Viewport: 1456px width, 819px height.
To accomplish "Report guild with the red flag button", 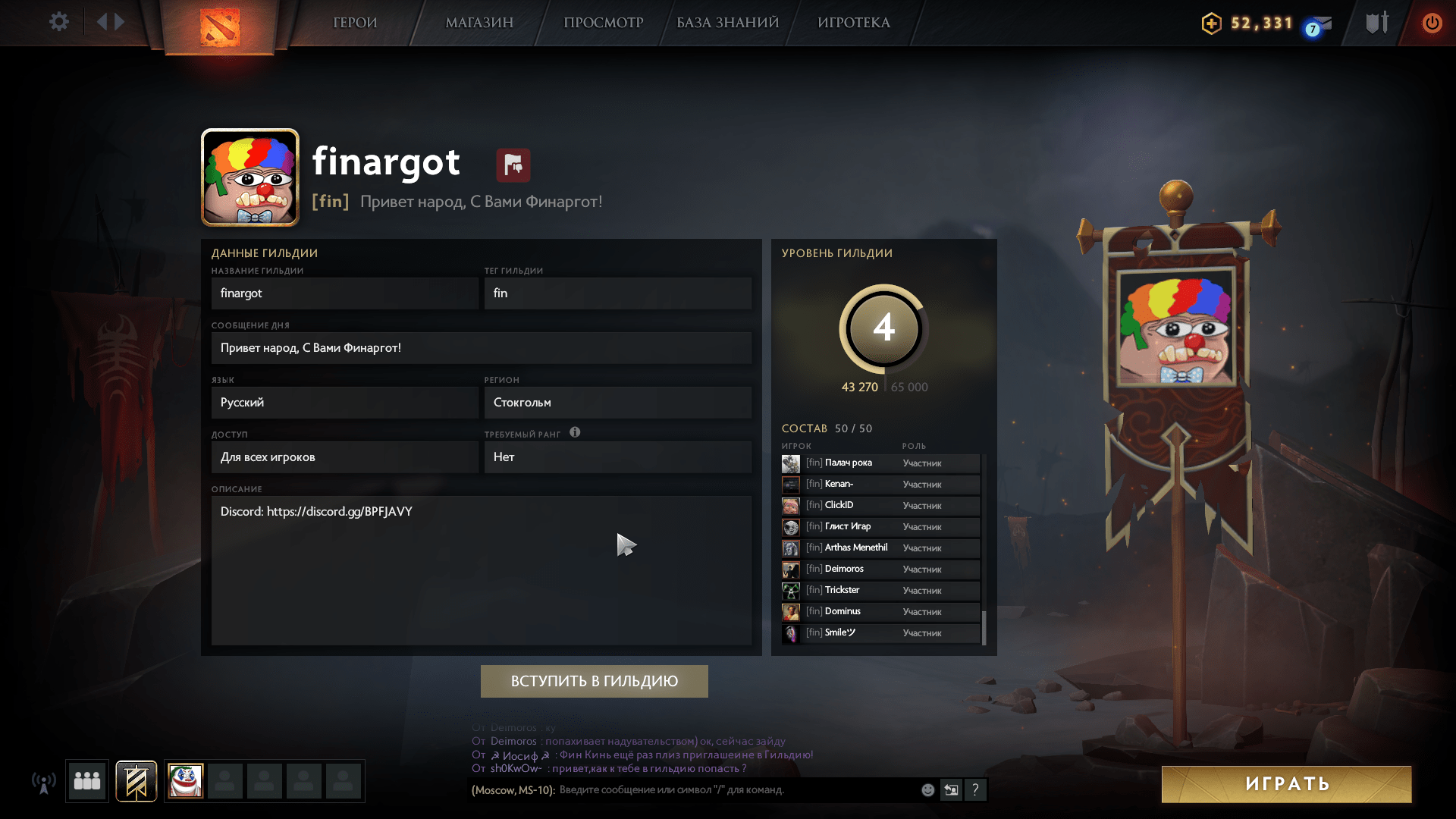I will click(513, 165).
